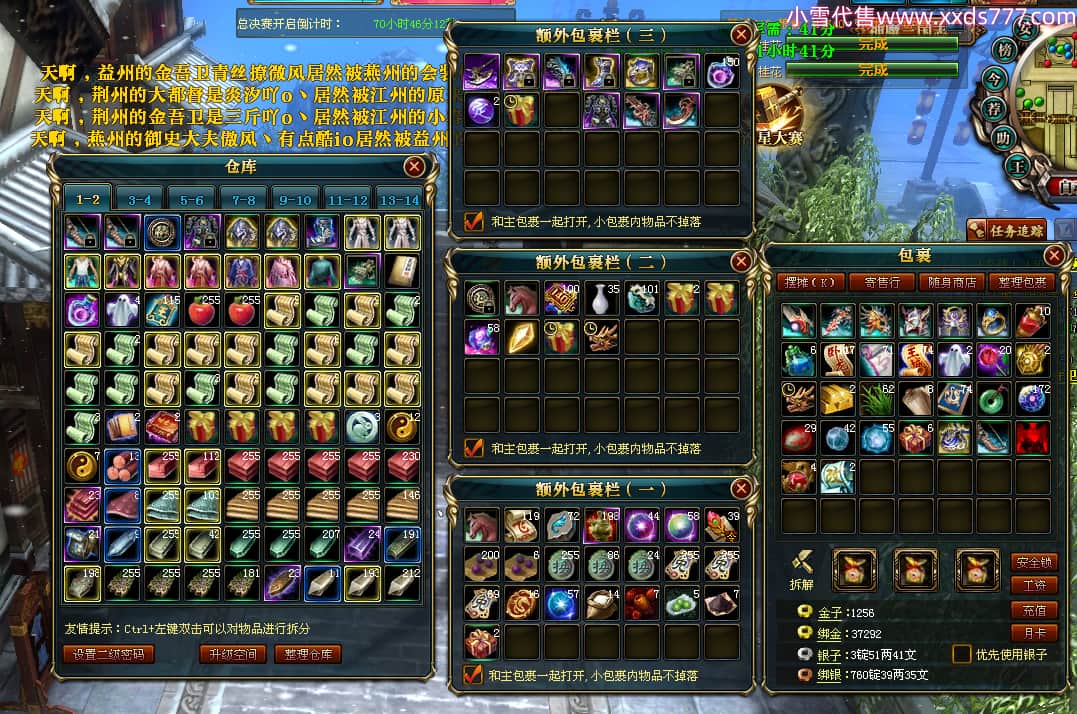This screenshot has height=714, width=1077.
Task: Open the 摆摊(K) stall button
Action: (811, 283)
